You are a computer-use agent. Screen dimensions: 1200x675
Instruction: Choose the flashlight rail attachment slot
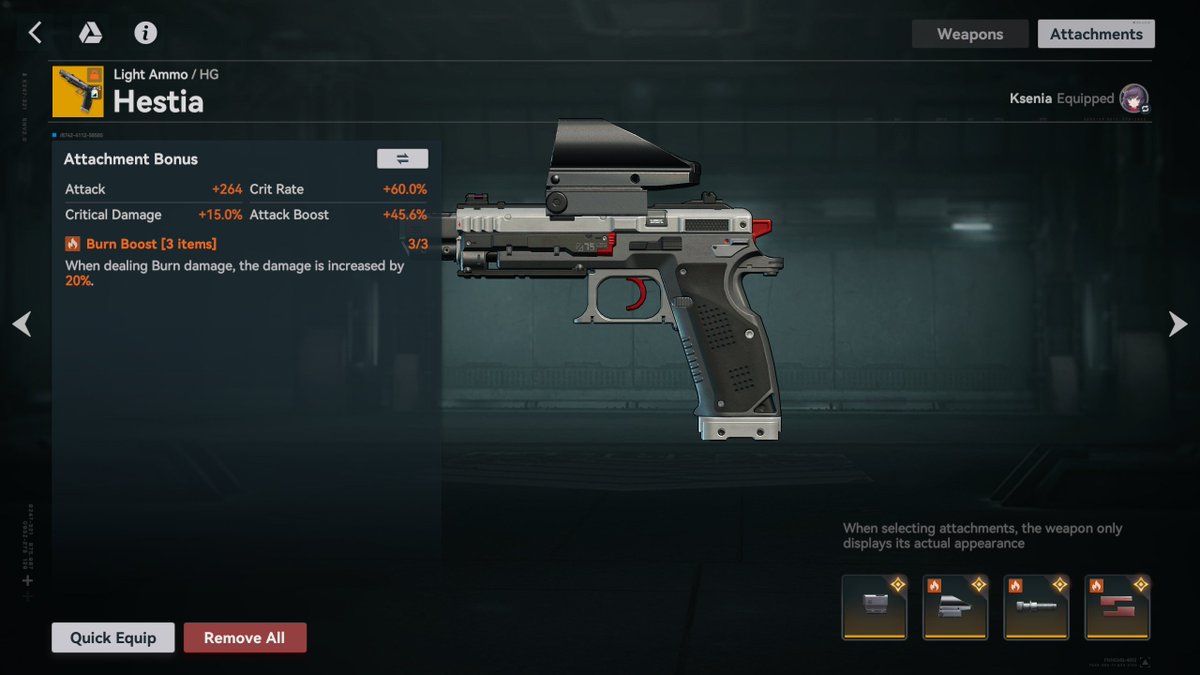tap(1037, 607)
